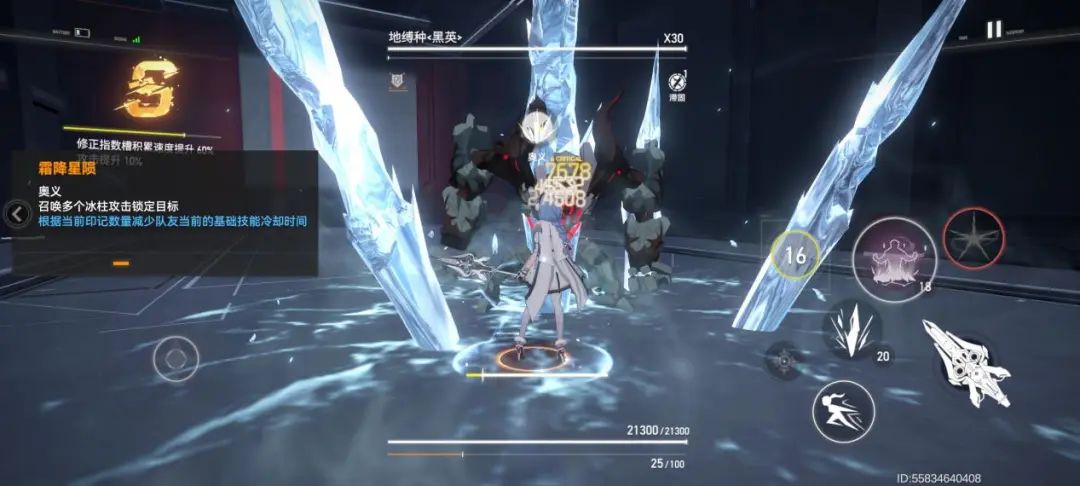Activate the dodge dash skill
Screen dimensions: 1080x486
(x=843, y=411)
